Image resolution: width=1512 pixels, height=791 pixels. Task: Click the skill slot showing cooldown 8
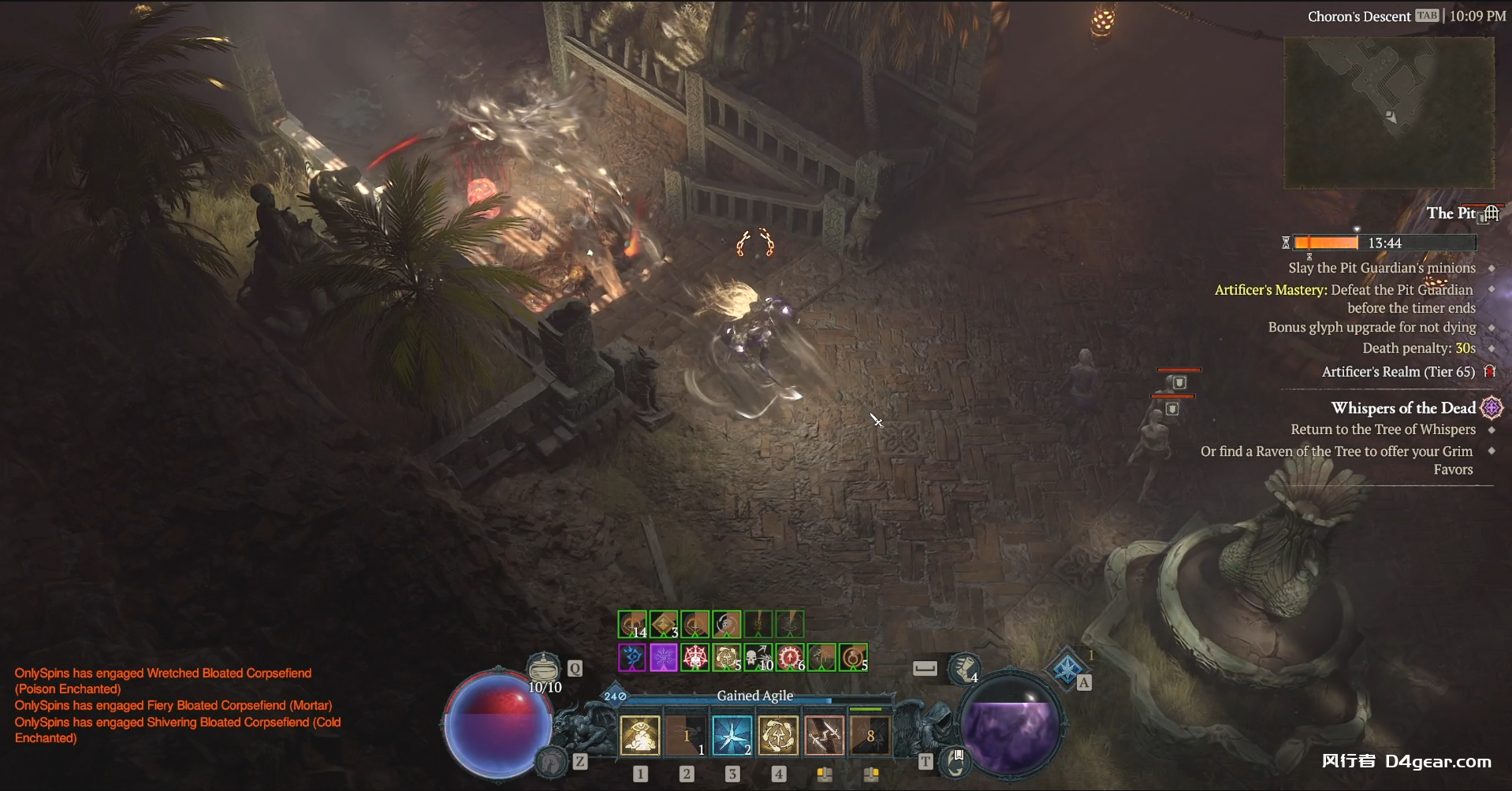point(870,736)
